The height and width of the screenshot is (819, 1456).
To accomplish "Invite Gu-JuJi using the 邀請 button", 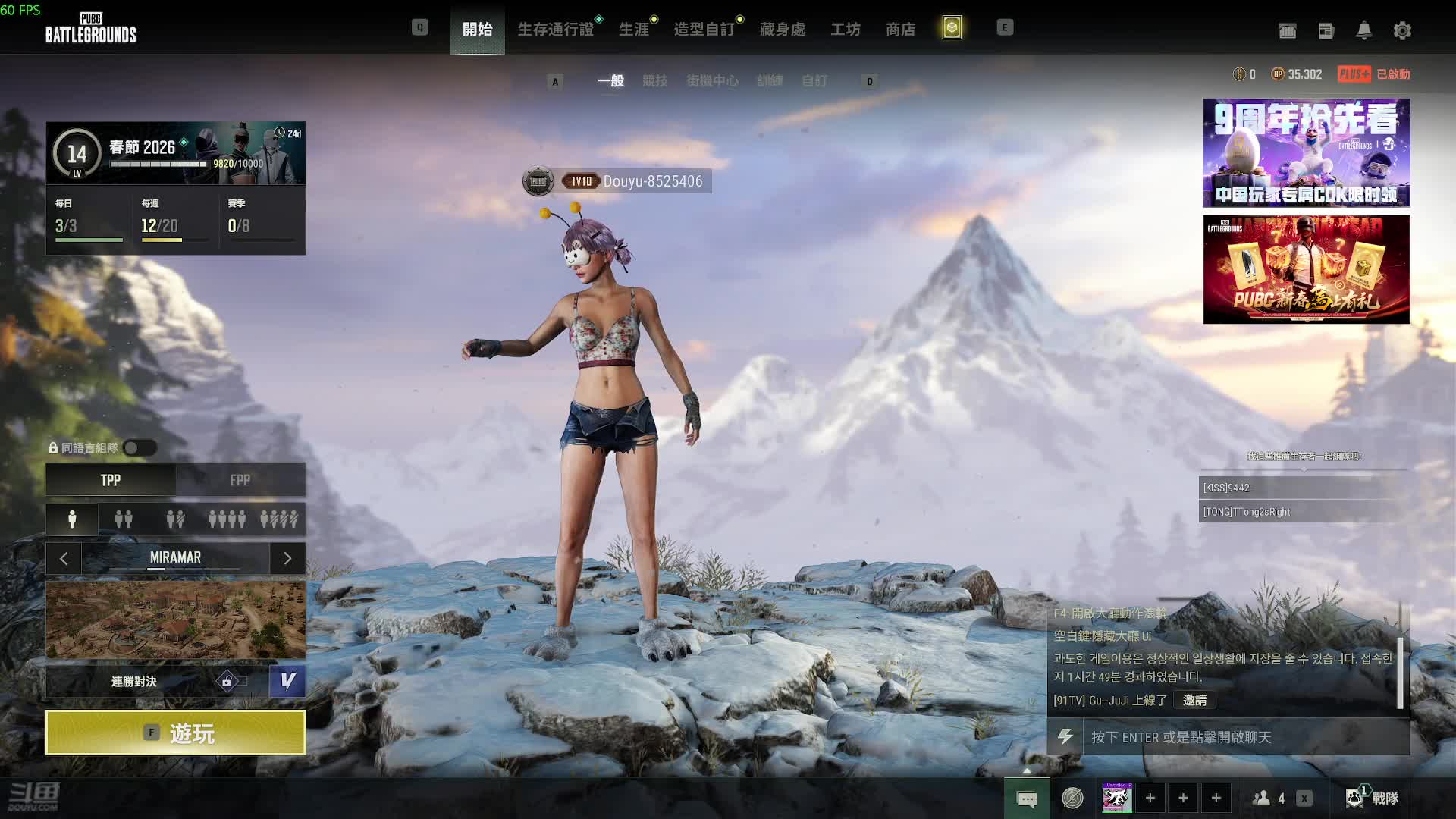I will coord(1194,701).
